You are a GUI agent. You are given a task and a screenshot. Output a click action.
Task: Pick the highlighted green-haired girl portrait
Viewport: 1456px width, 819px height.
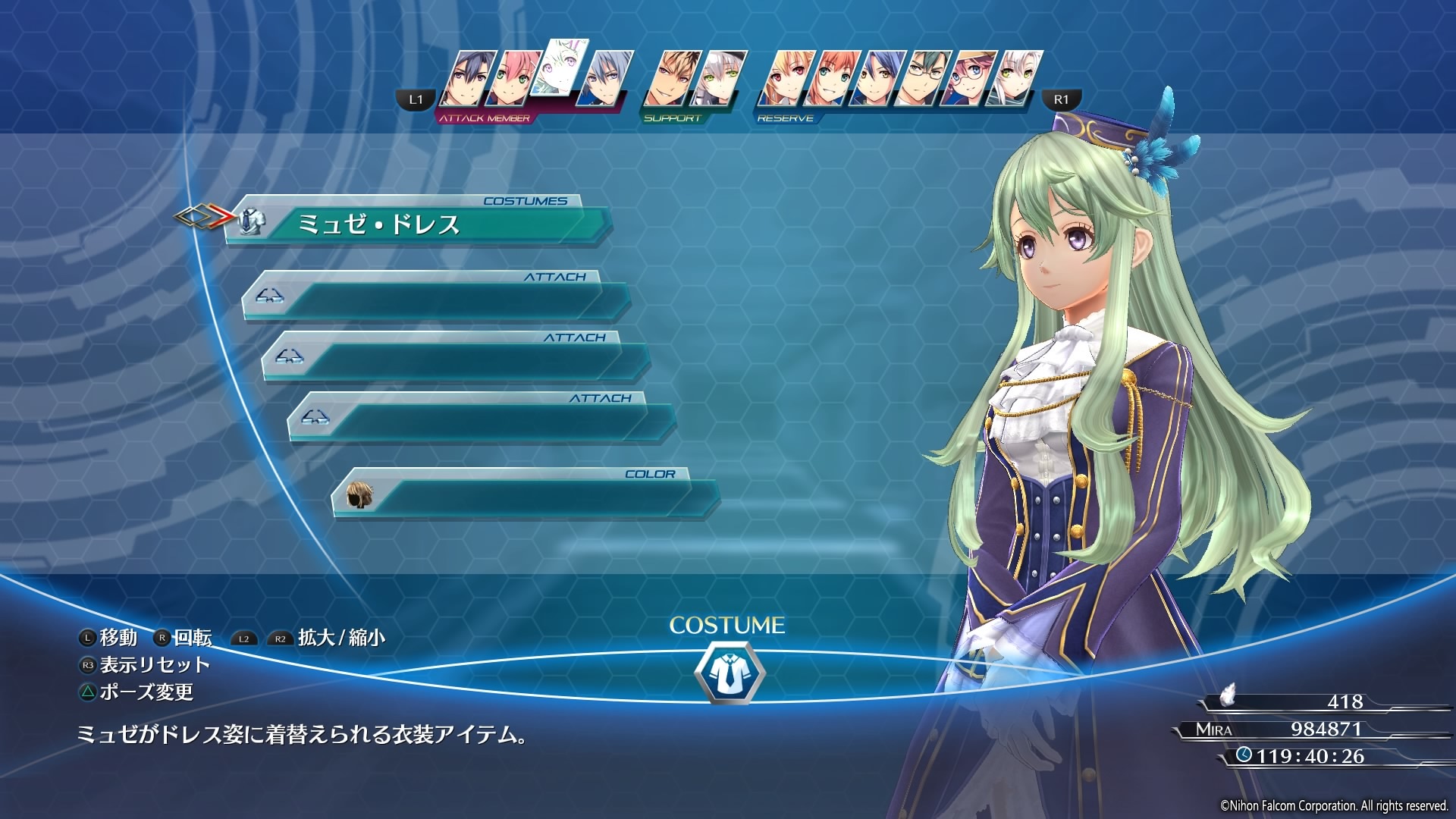click(x=560, y=68)
